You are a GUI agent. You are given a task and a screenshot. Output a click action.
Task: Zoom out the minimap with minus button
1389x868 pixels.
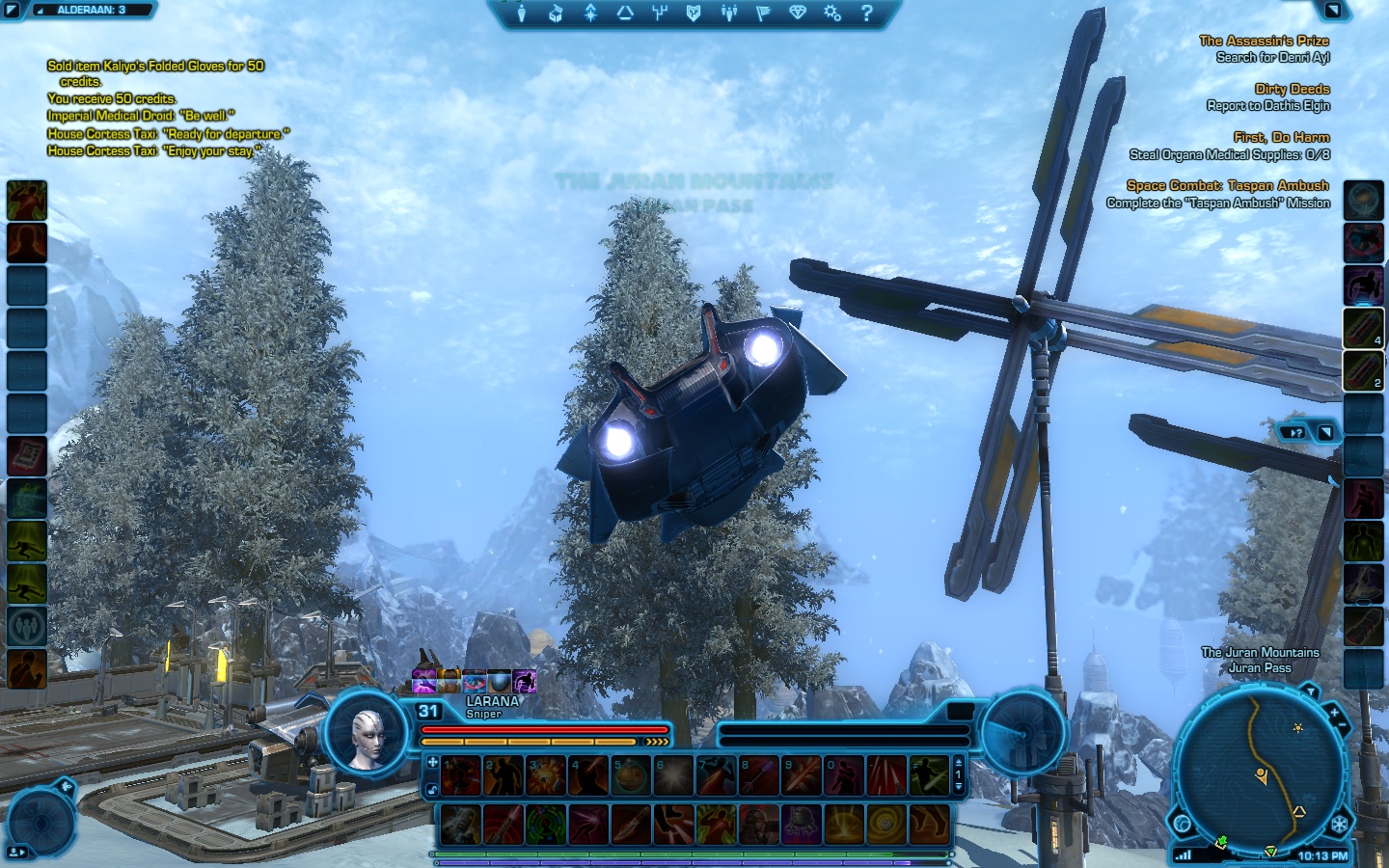1342,725
